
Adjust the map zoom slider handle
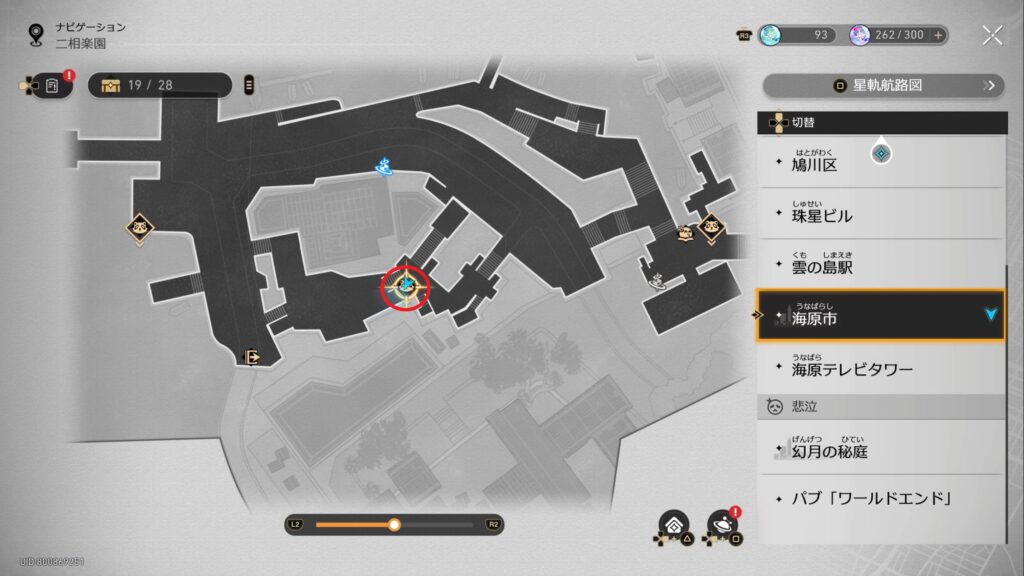click(x=394, y=524)
